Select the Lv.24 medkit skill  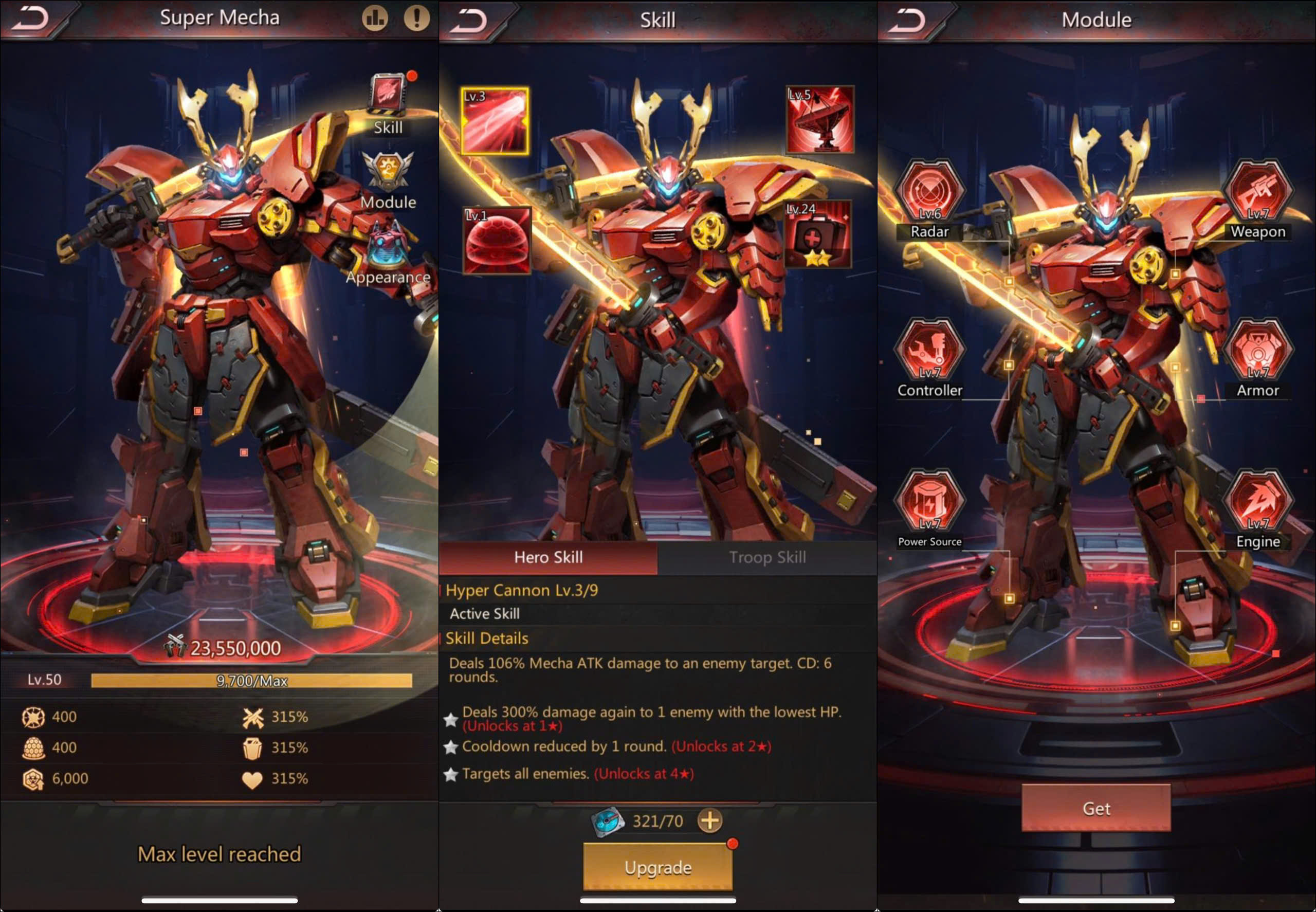click(818, 234)
